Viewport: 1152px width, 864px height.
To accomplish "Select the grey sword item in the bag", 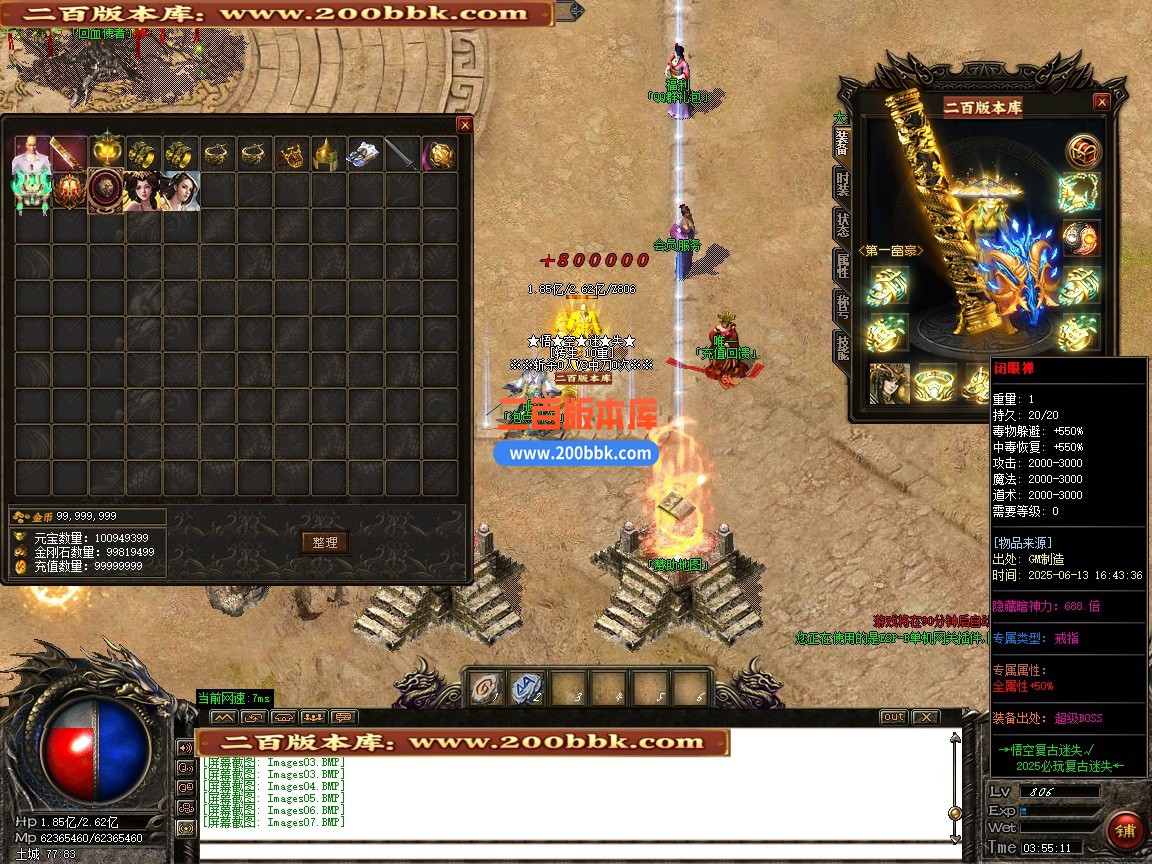I will click(x=402, y=155).
